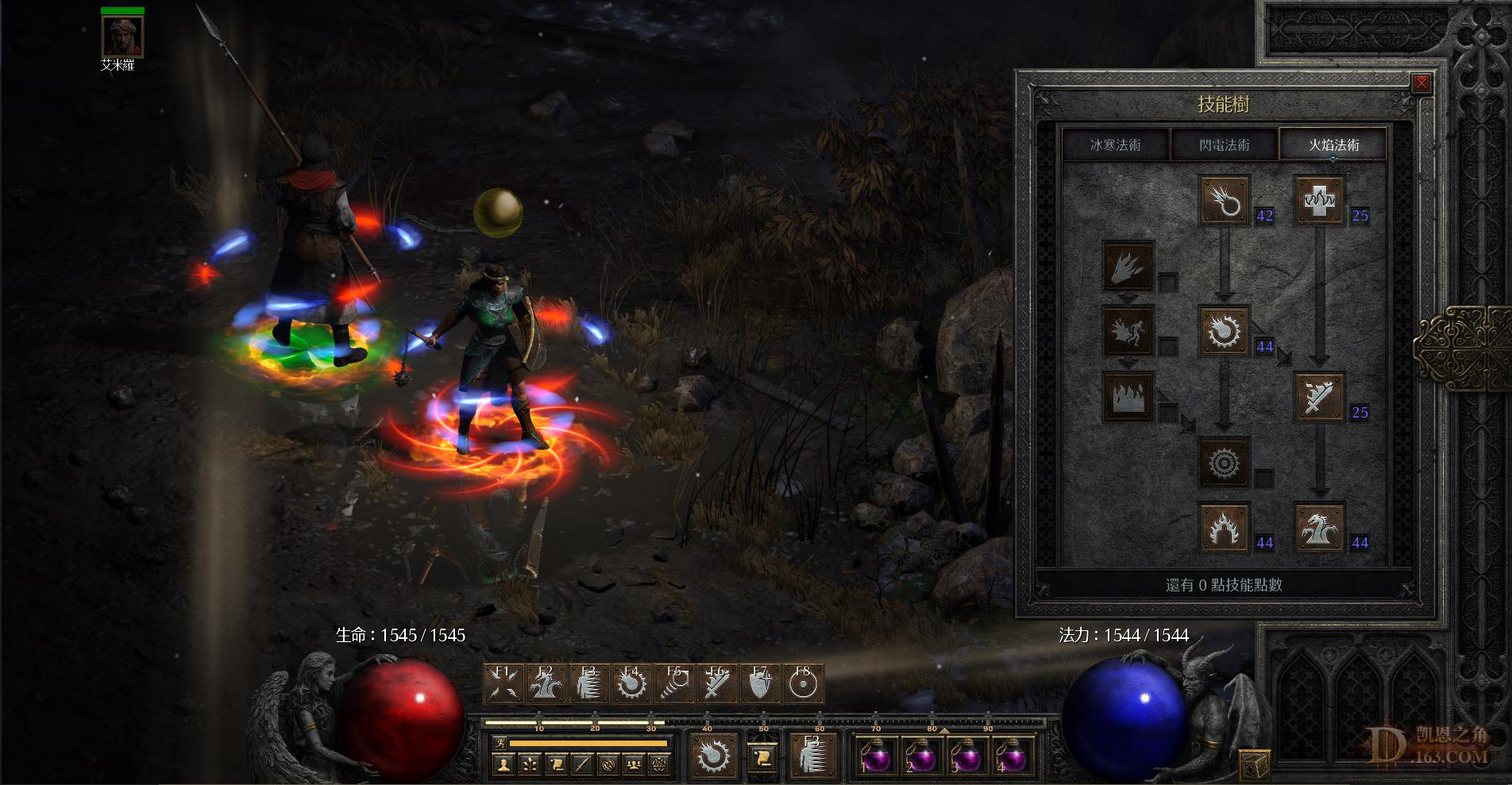The image size is (1512, 785).
Task: Select the Hydra skill in the tree
Action: coord(1319,527)
